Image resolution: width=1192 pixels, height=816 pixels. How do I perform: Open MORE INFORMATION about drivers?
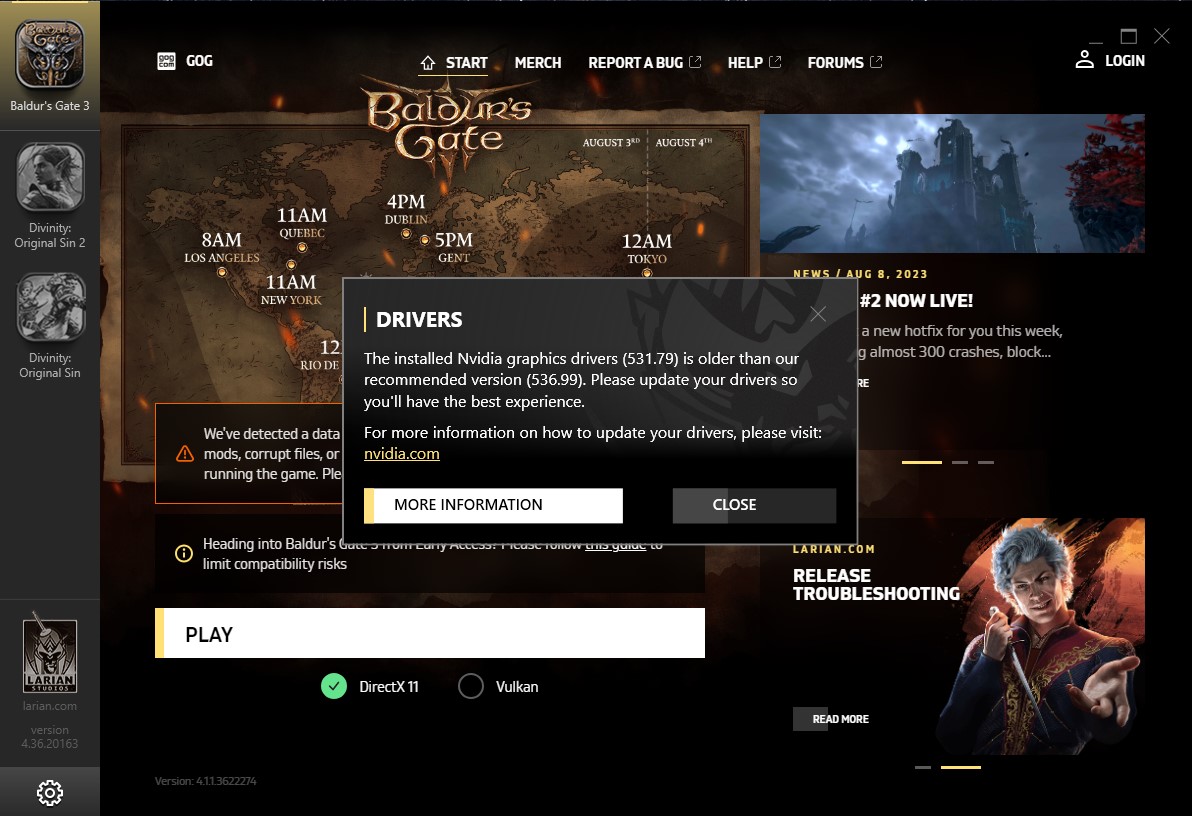click(x=493, y=505)
